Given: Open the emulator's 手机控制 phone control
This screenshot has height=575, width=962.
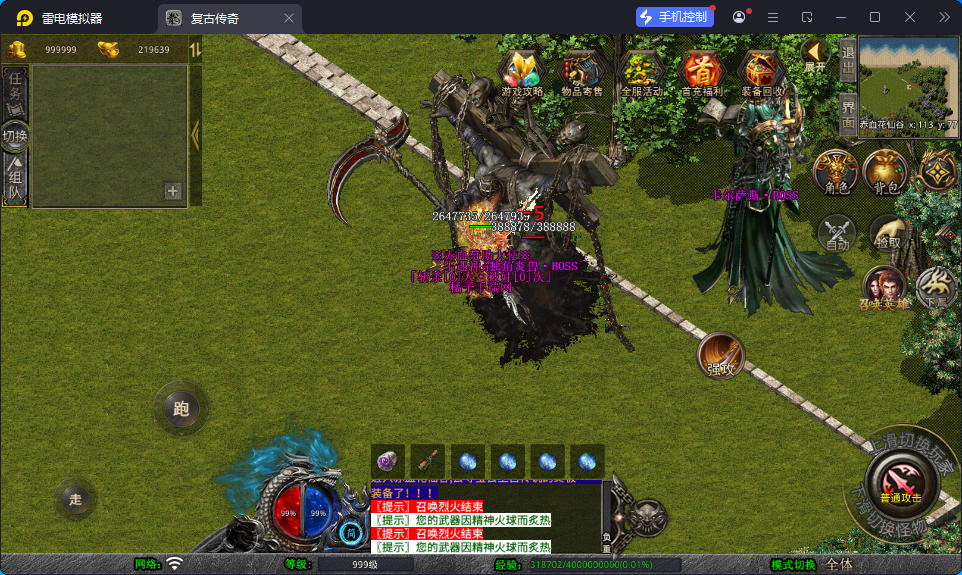Looking at the screenshot, I should (674, 17).
